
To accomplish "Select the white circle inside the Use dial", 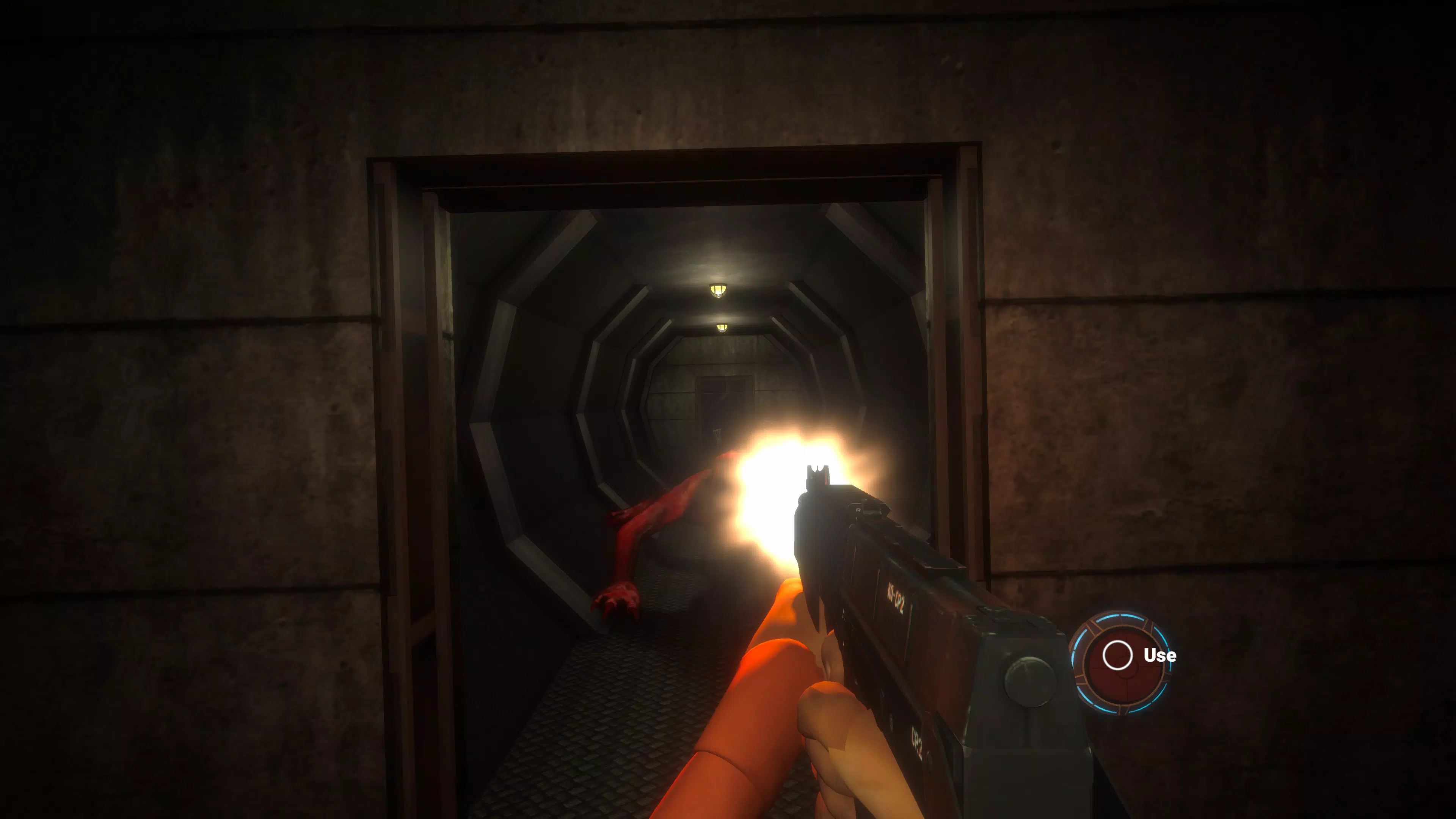I will (1118, 656).
